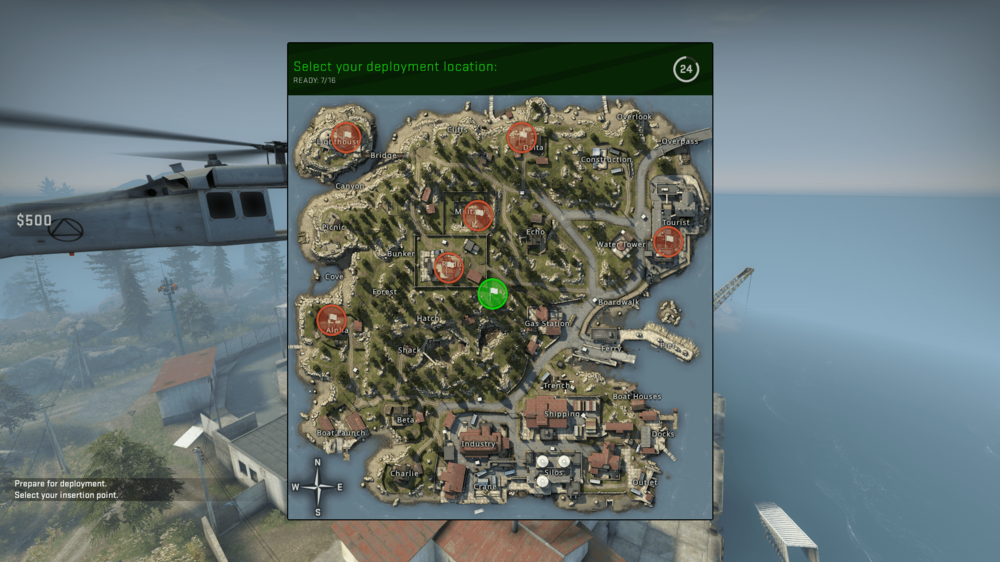Choose the Picnic area on the map
This screenshot has width=1000, height=562.
333,227
